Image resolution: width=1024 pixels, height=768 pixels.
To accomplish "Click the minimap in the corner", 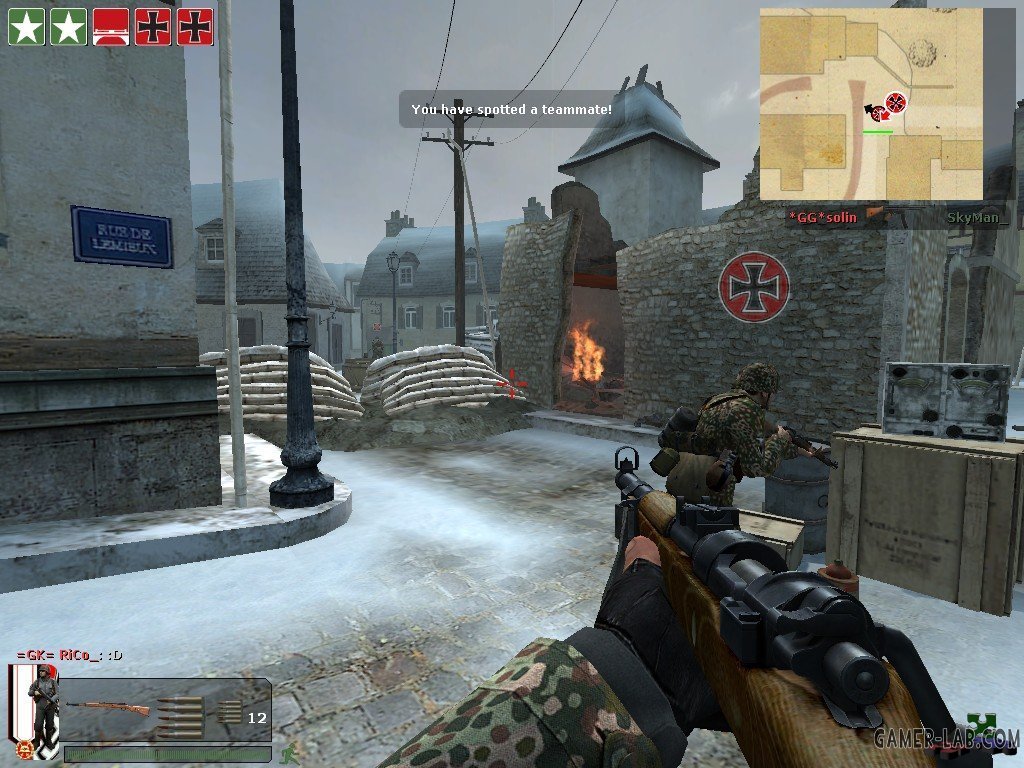I will 871,104.
